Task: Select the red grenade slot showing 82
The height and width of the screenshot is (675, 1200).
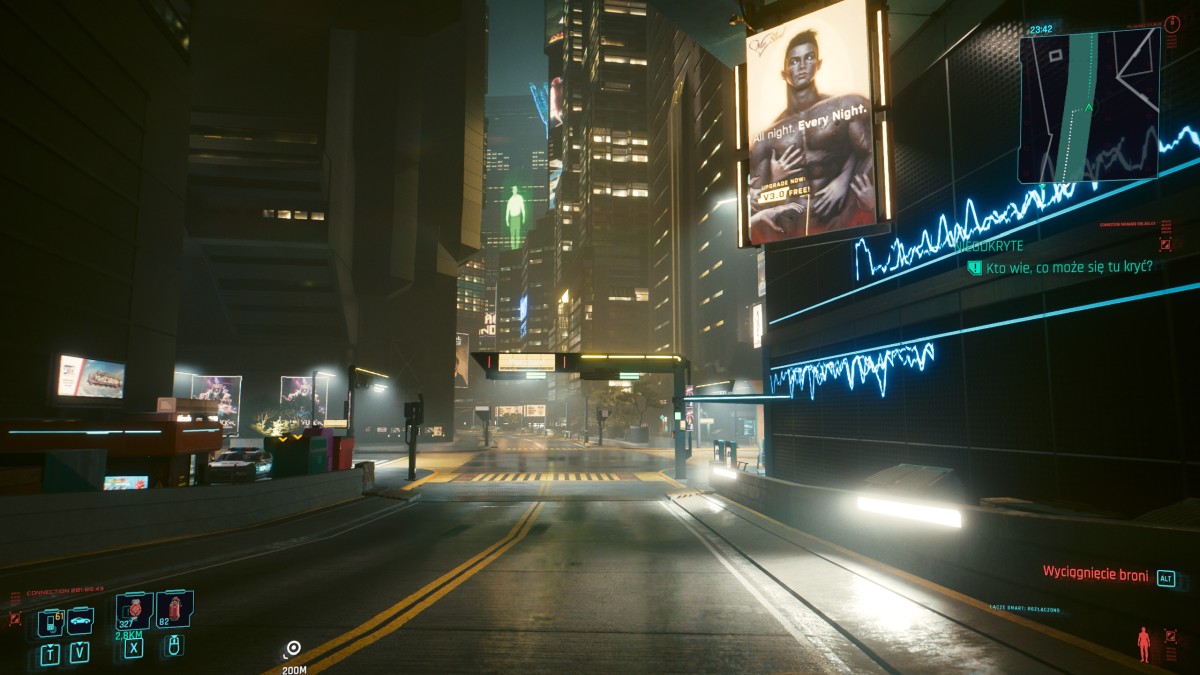Action: 174,608
